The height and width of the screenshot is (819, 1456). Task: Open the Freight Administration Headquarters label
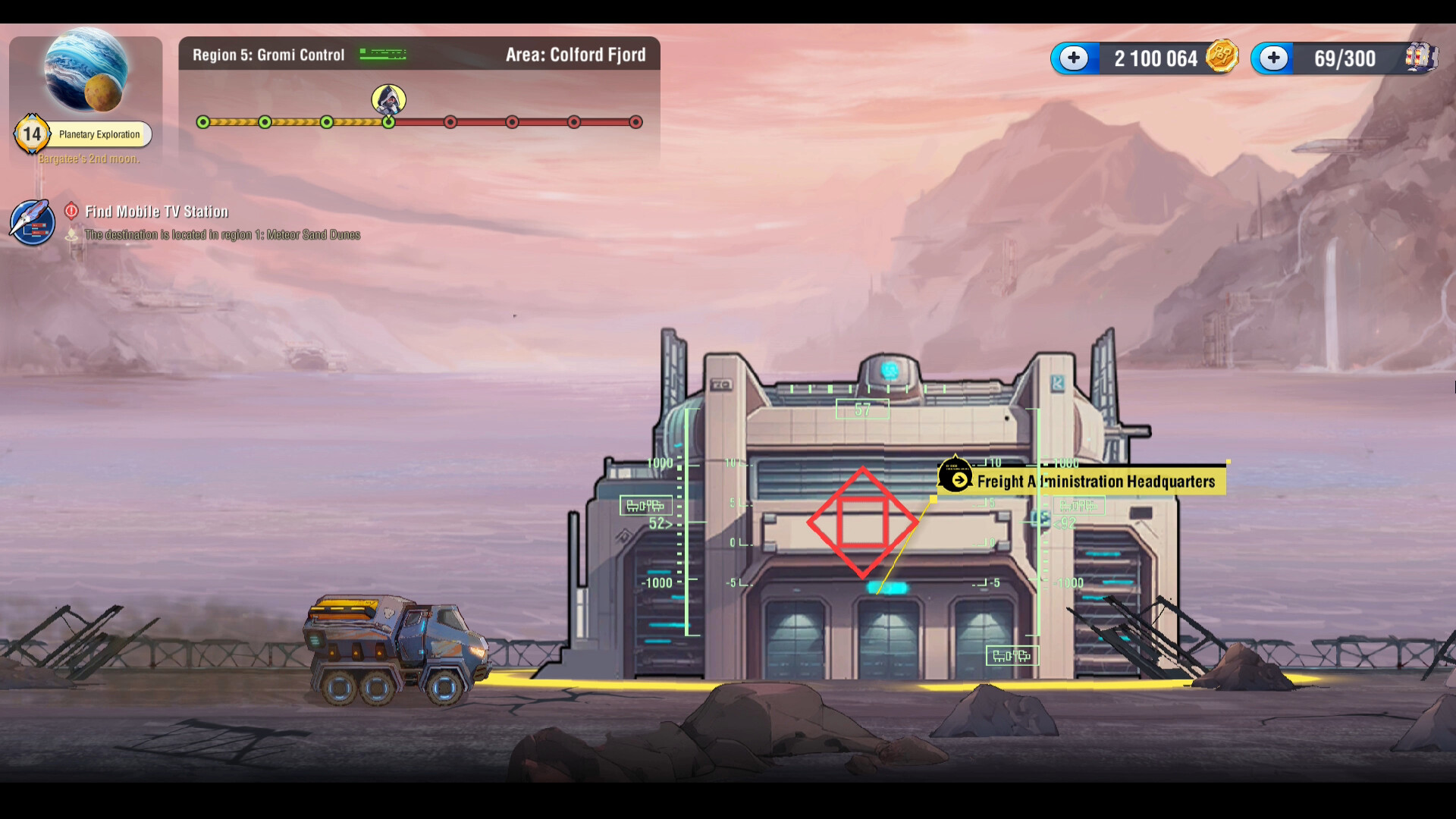[1097, 481]
